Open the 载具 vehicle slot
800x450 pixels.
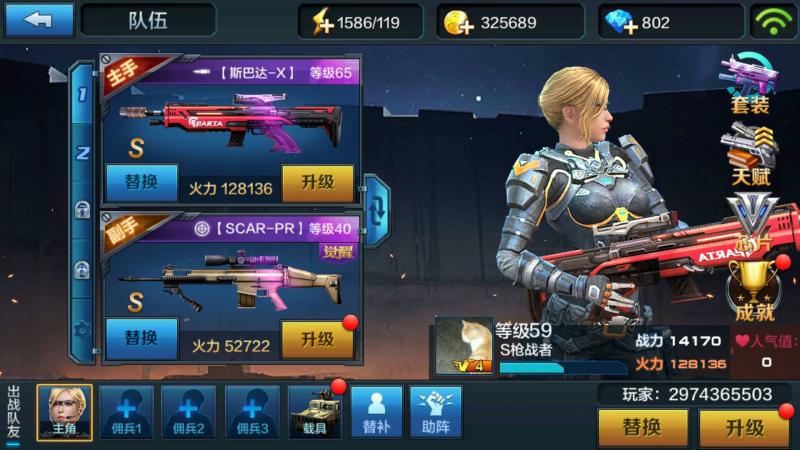(314, 412)
